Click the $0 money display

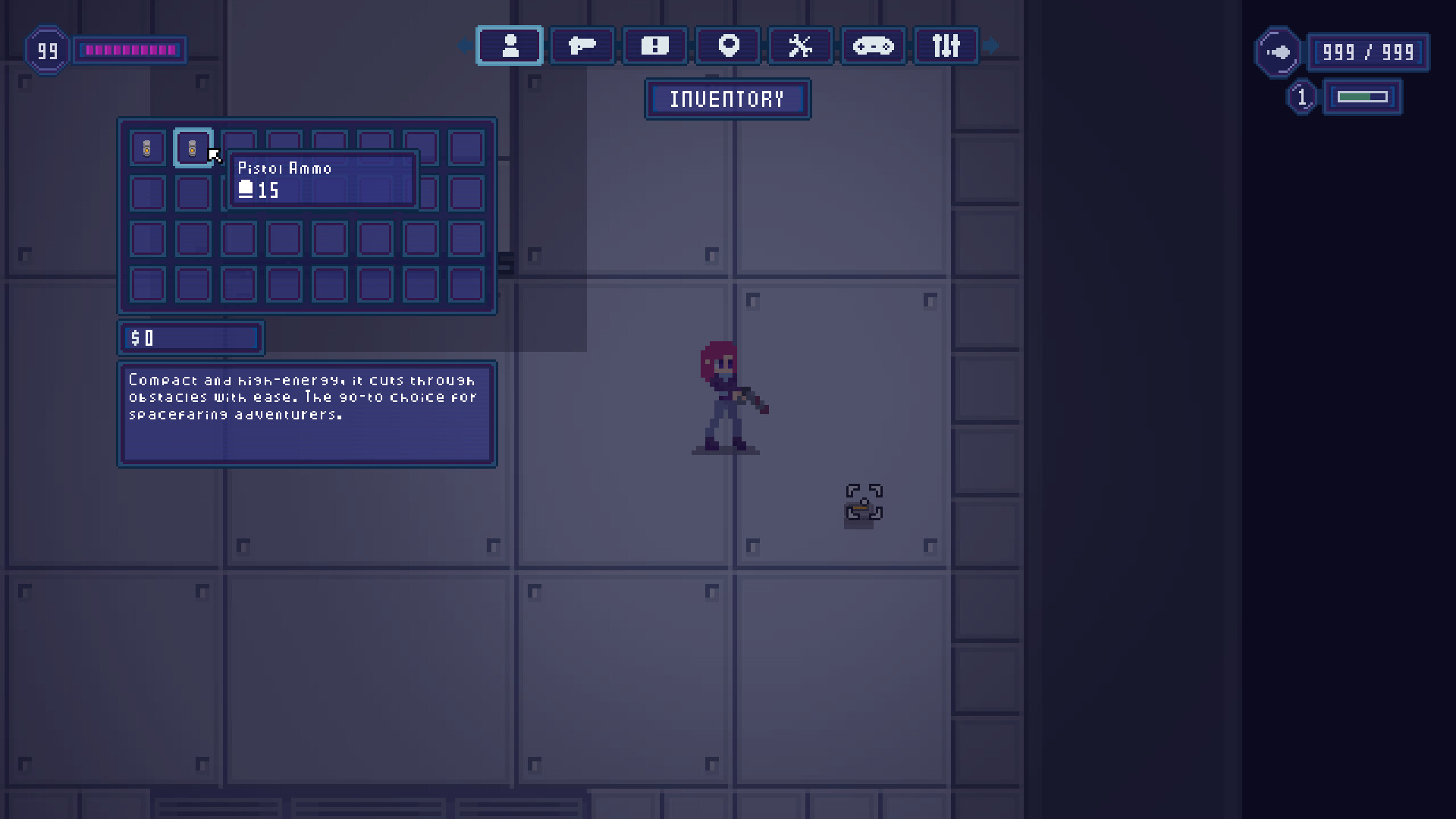[x=190, y=338]
